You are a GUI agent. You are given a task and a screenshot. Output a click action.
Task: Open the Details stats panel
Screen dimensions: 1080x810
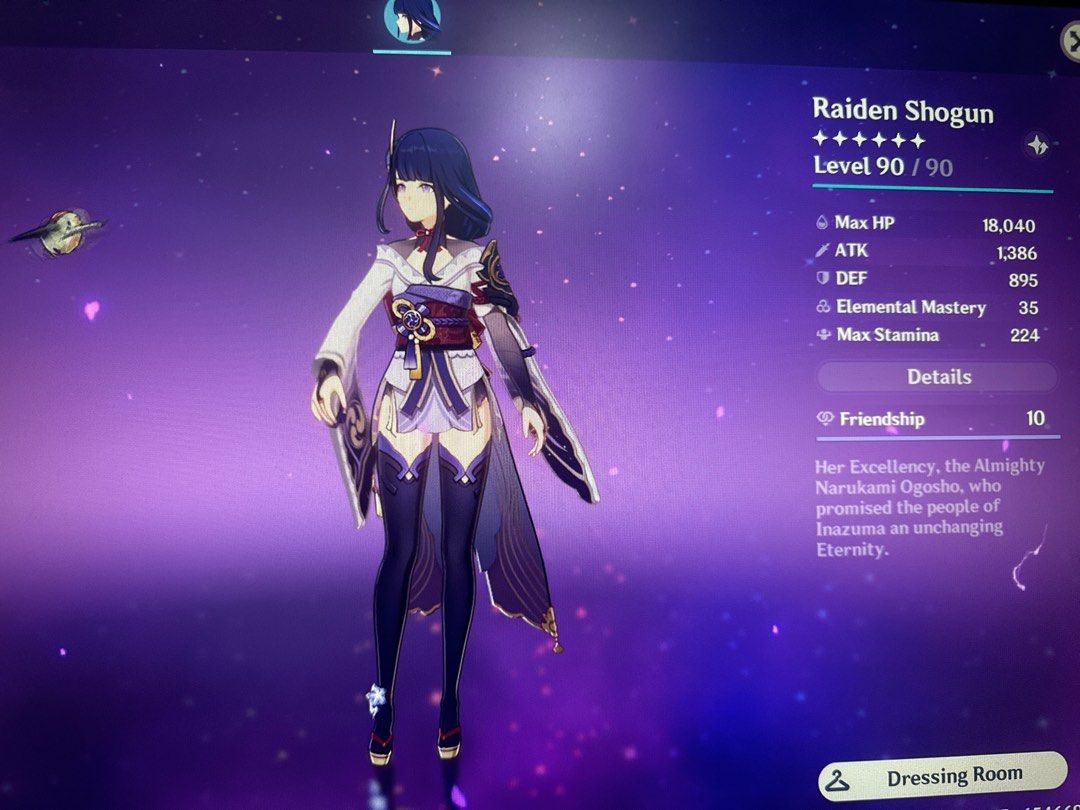(938, 377)
